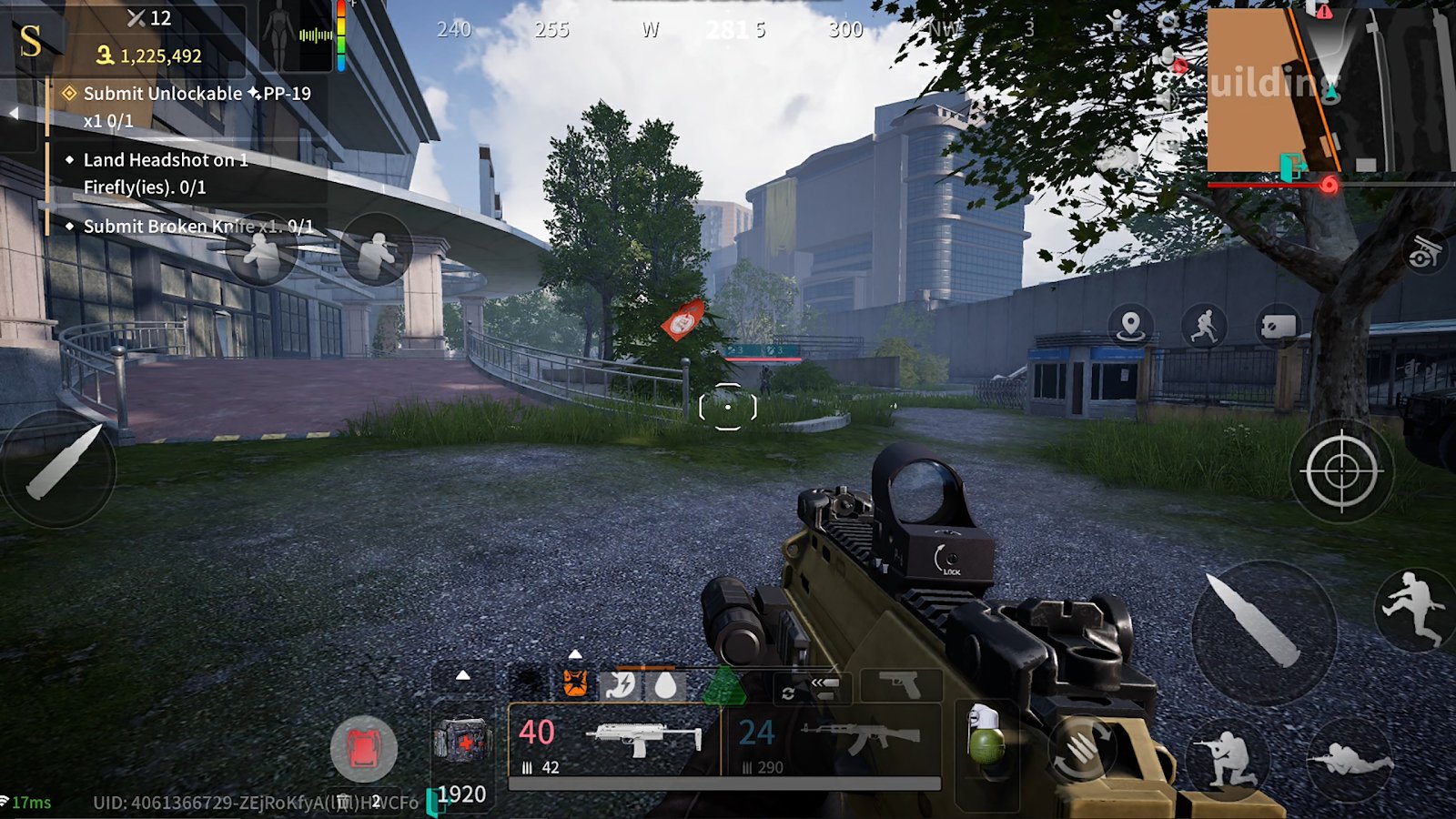This screenshot has width=1456, height=819.
Task: Go prone with the lying soldier button
Action: [x=1349, y=758]
